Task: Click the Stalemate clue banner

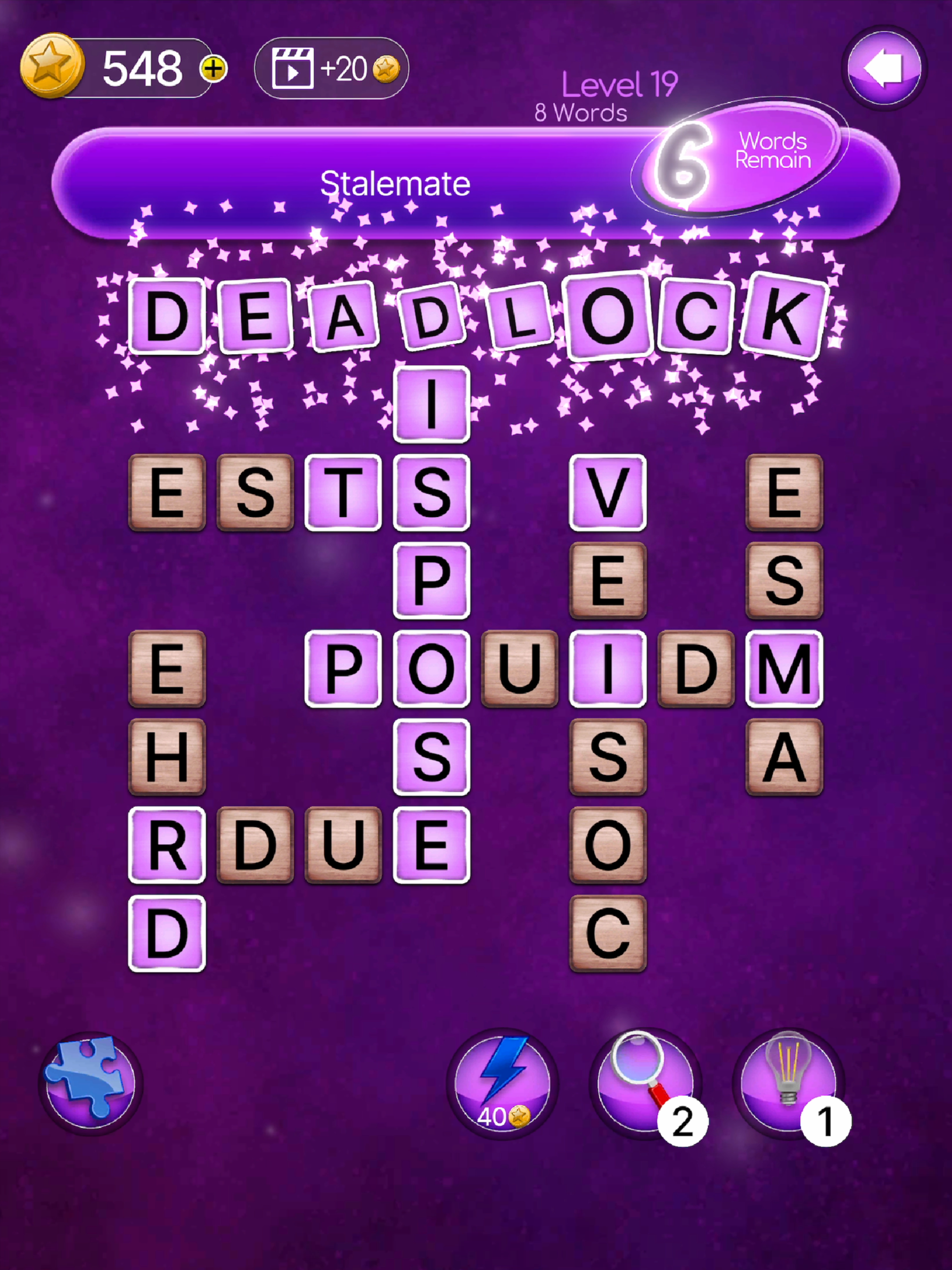Action: click(x=396, y=182)
